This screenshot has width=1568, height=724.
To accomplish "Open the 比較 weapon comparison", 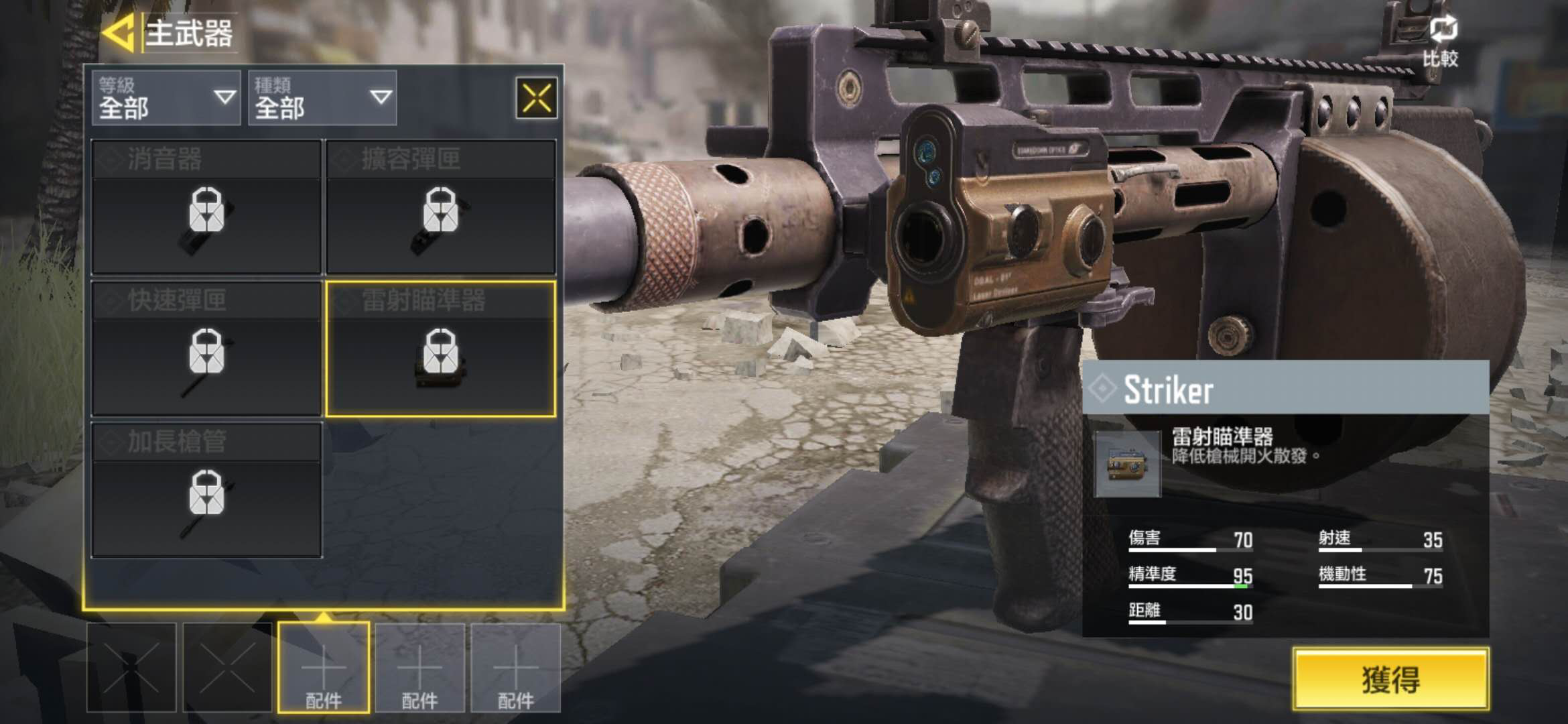I will tap(1441, 42).
